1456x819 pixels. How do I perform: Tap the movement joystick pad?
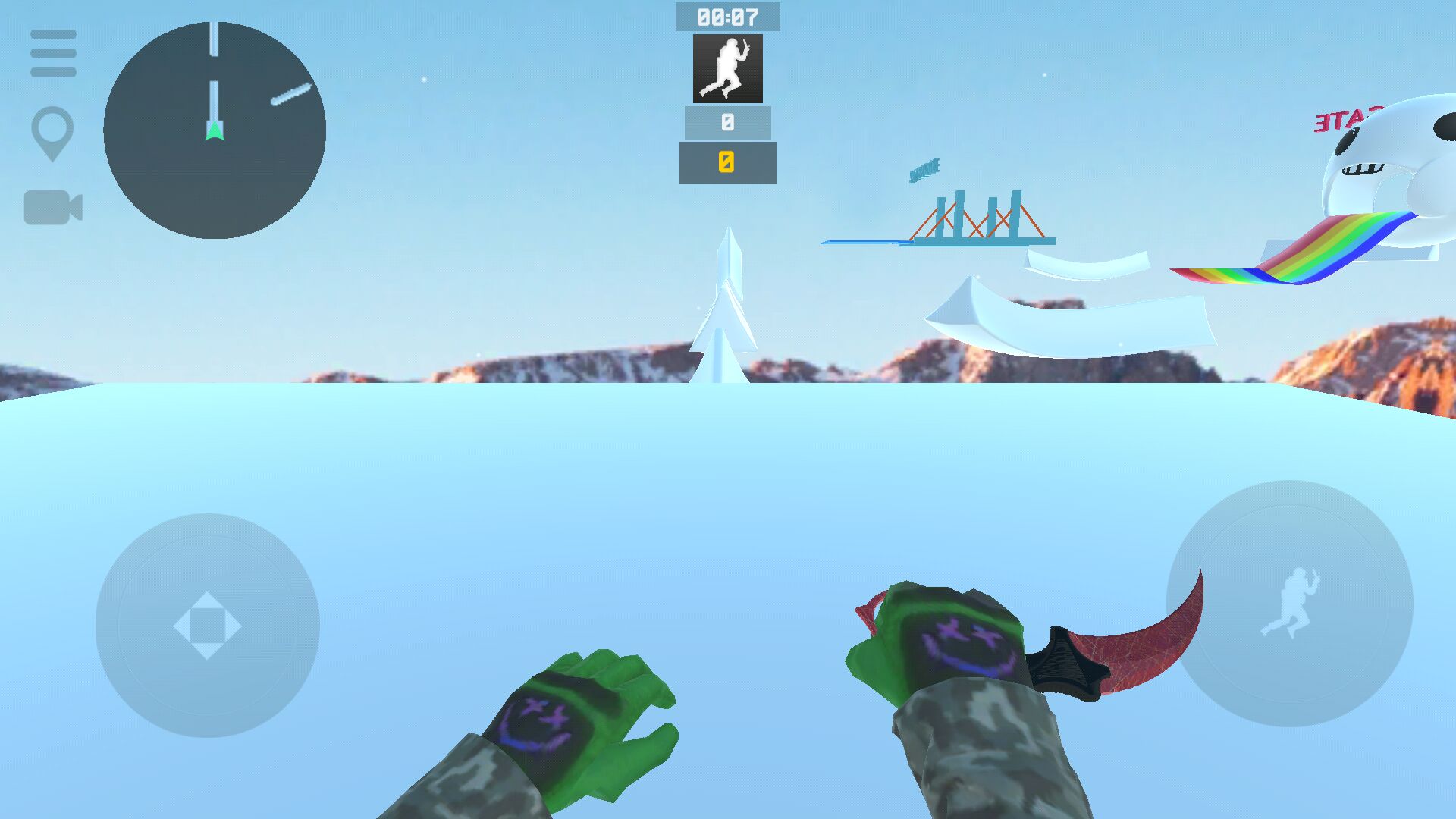click(x=207, y=626)
